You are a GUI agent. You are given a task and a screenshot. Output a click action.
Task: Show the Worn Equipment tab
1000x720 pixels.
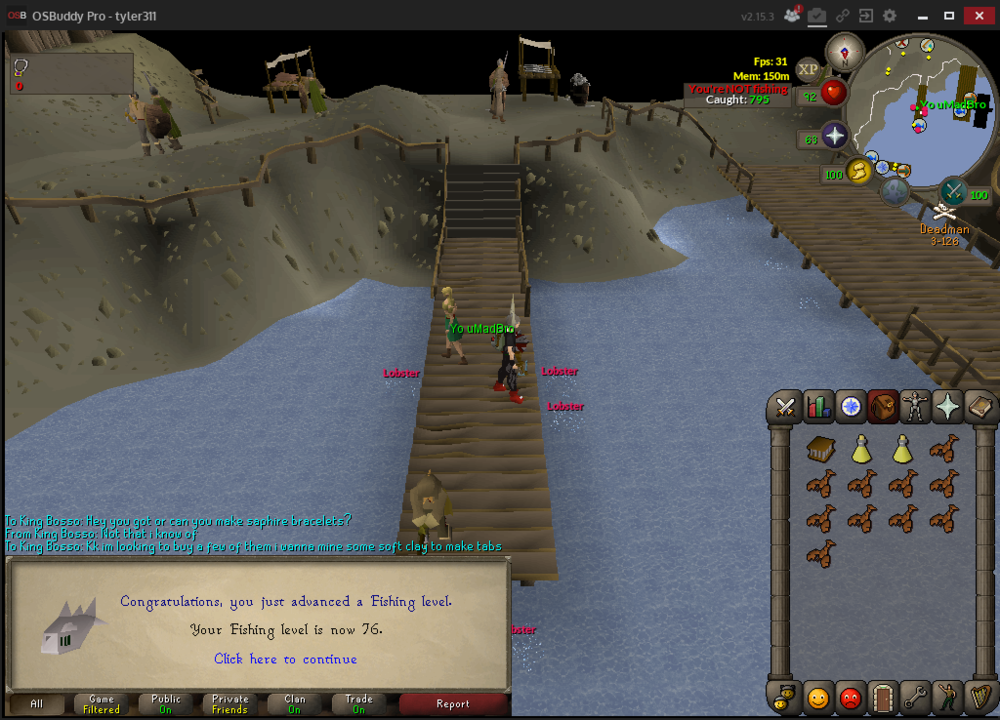click(x=914, y=406)
